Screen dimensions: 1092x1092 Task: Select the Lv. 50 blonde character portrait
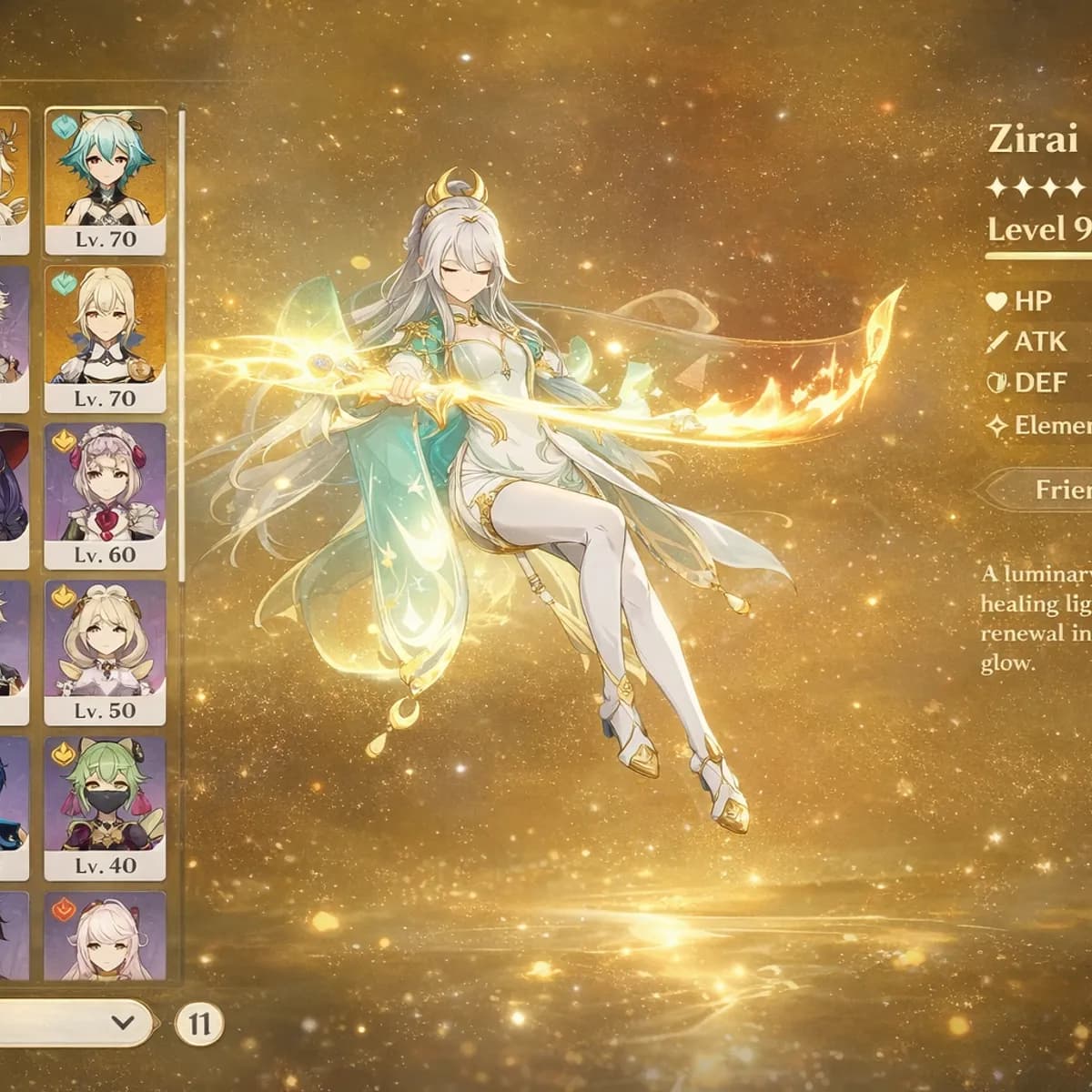(105, 652)
